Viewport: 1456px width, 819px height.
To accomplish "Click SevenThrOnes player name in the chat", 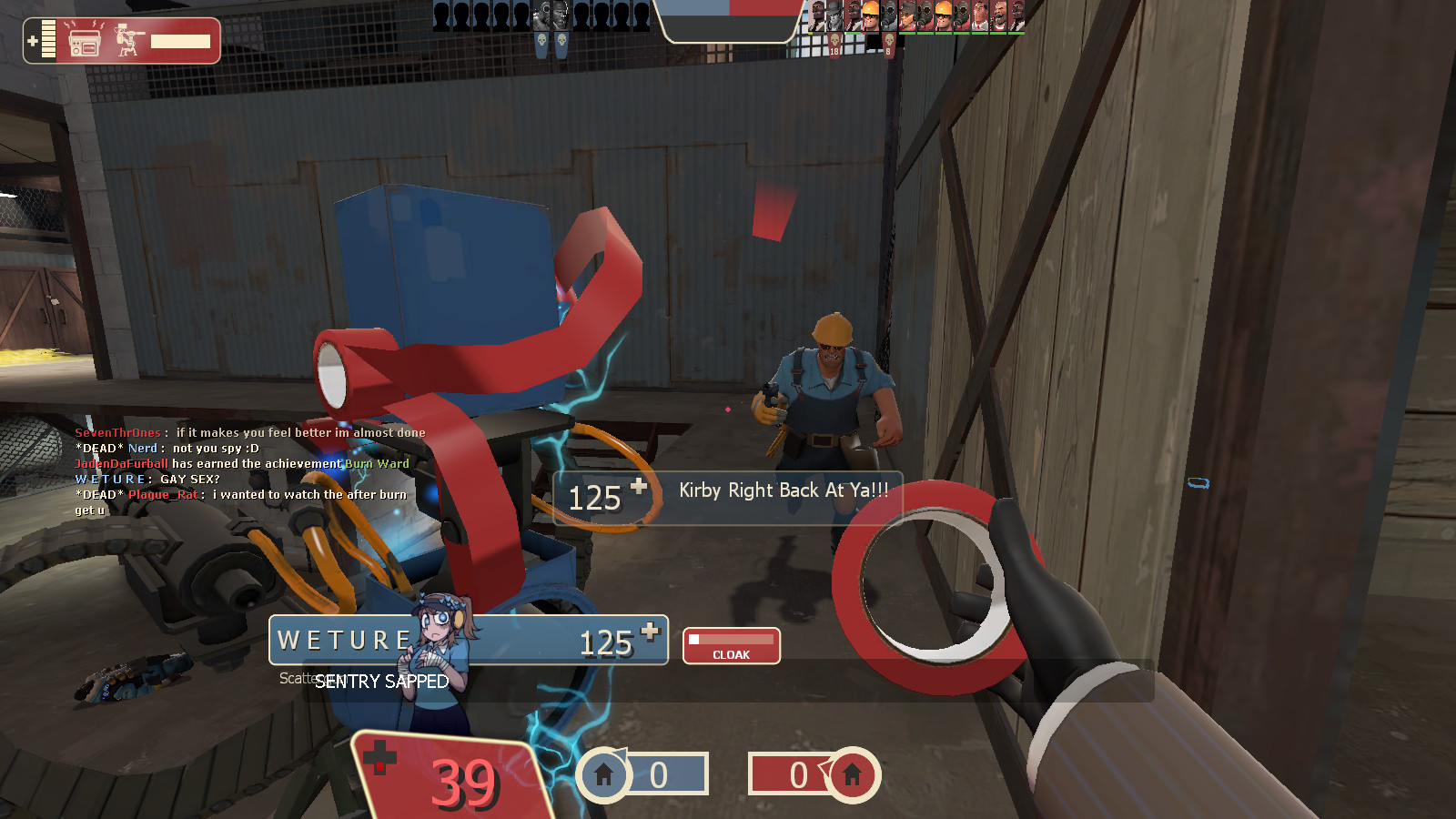I will click(x=116, y=432).
